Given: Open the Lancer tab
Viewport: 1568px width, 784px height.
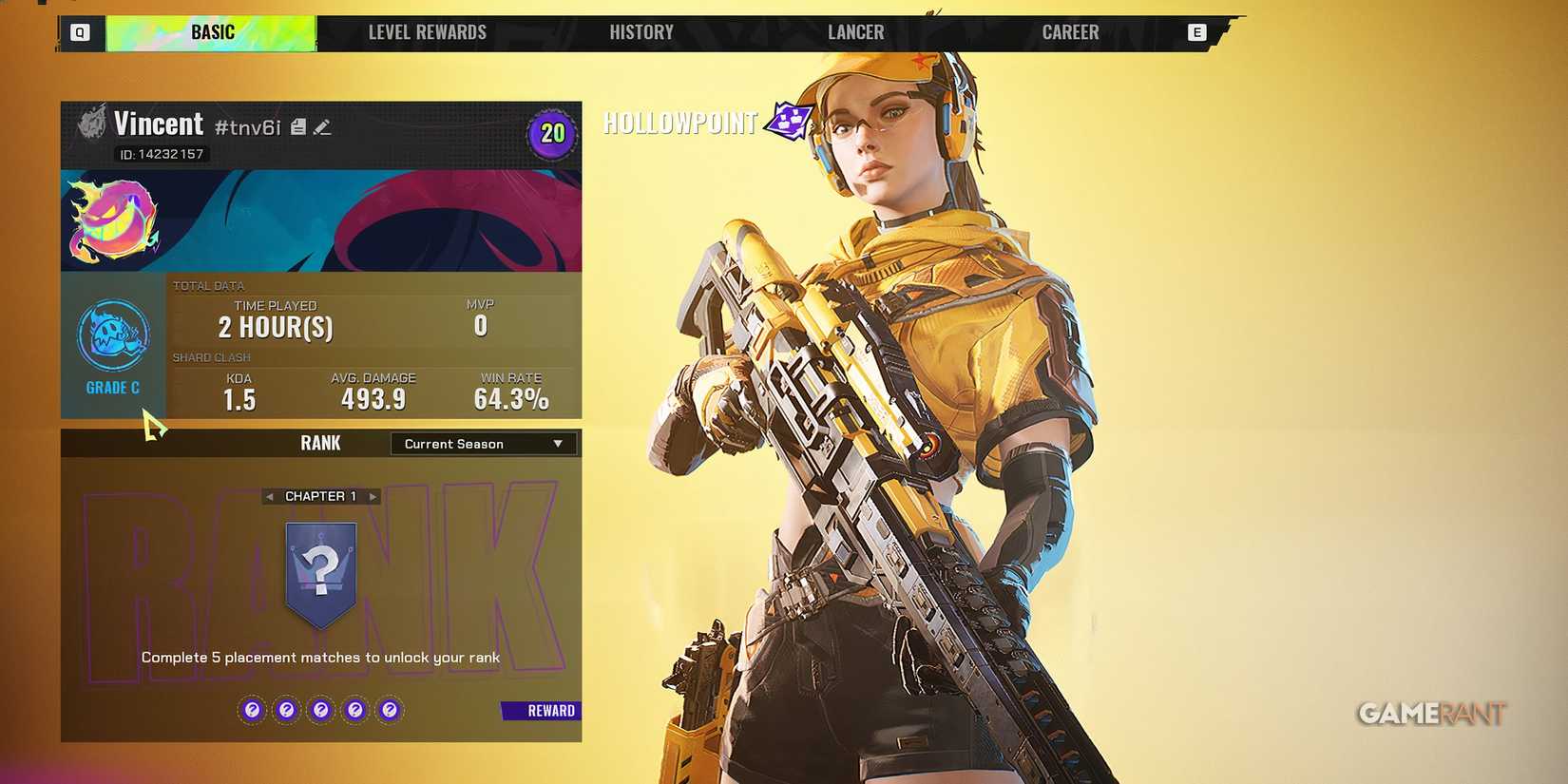Looking at the screenshot, I should click(854, 31).
